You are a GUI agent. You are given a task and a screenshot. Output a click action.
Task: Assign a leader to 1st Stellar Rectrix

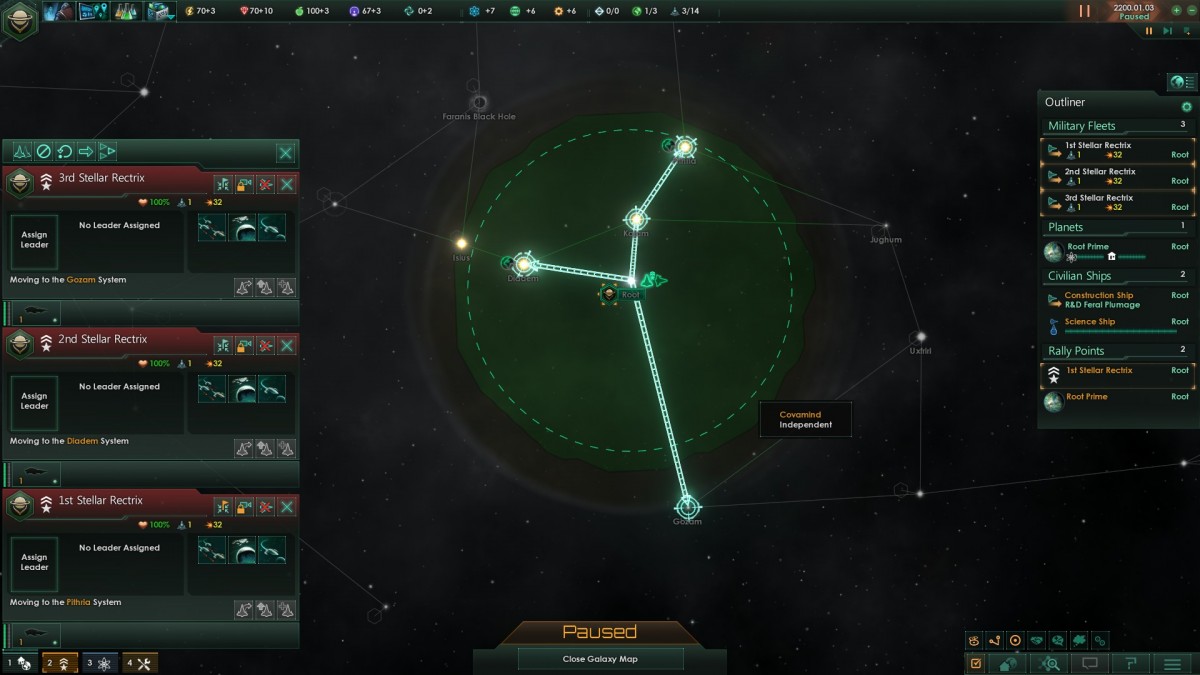[34, 561]
